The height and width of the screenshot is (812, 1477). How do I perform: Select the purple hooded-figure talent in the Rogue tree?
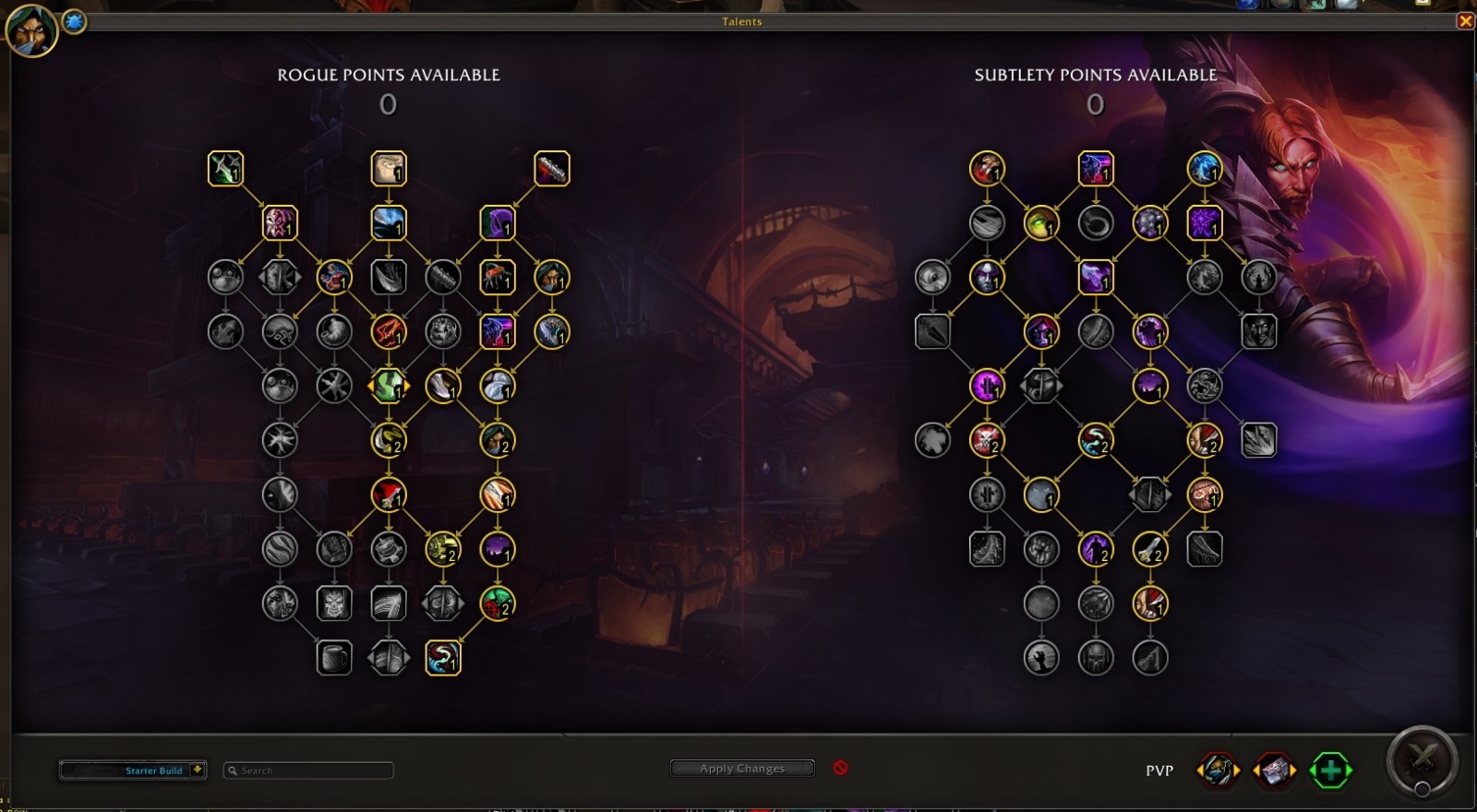tap(496, 222)
